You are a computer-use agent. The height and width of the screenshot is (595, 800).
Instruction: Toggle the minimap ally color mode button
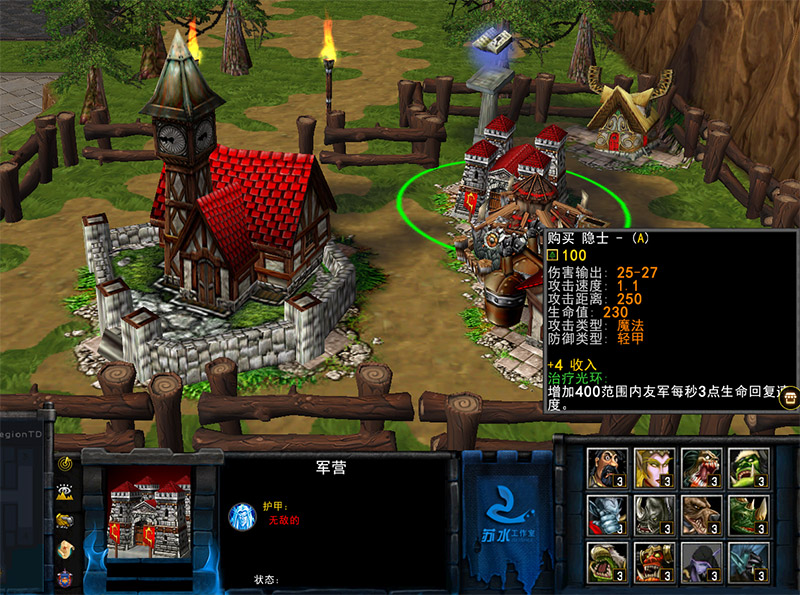coord(65,519)
